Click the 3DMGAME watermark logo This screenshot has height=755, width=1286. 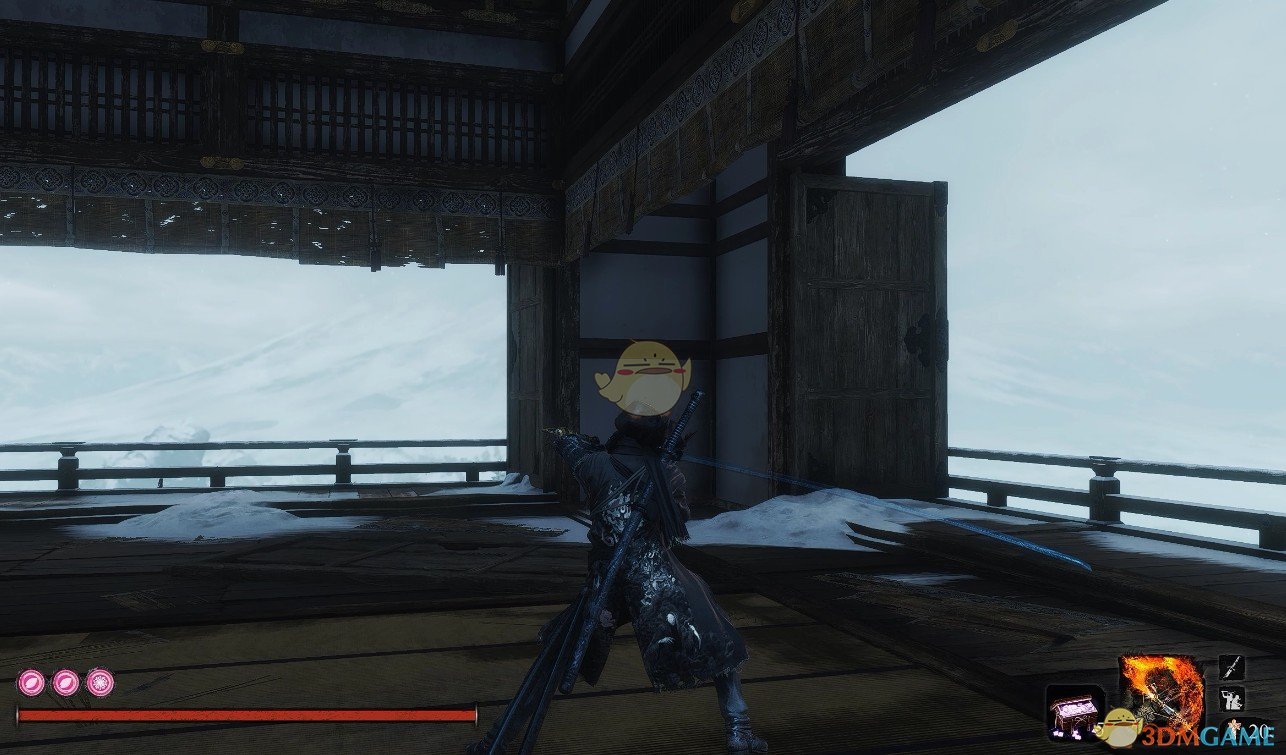[1200, 735]
